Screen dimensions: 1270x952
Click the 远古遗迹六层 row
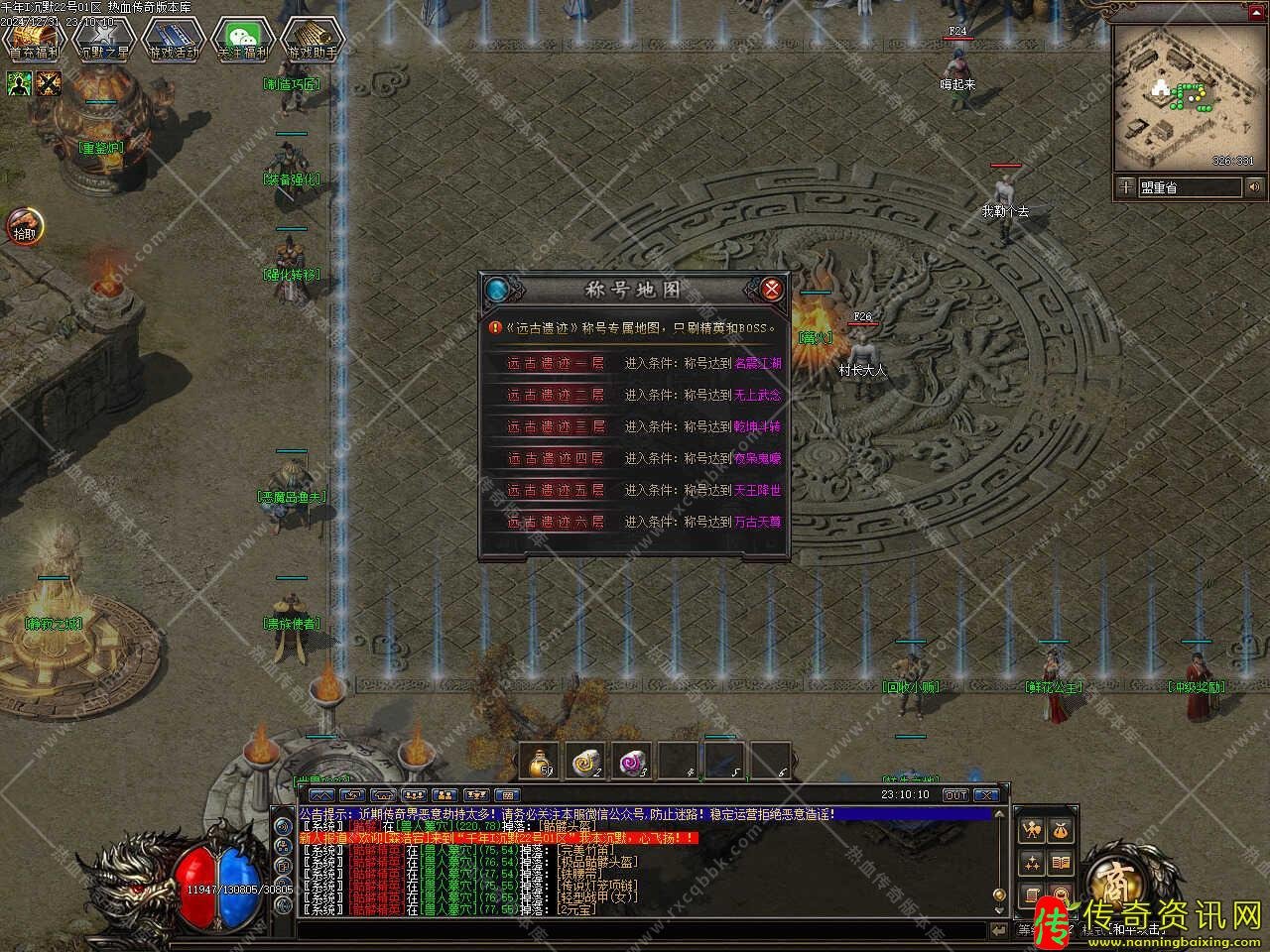point(556,522)
